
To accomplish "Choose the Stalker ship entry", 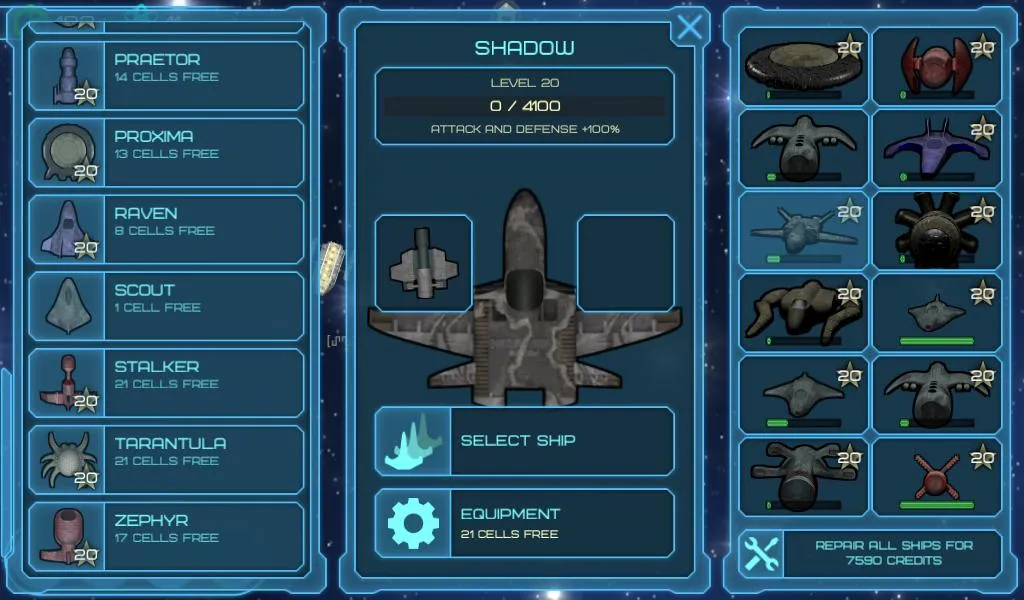I will coord(166,384).
